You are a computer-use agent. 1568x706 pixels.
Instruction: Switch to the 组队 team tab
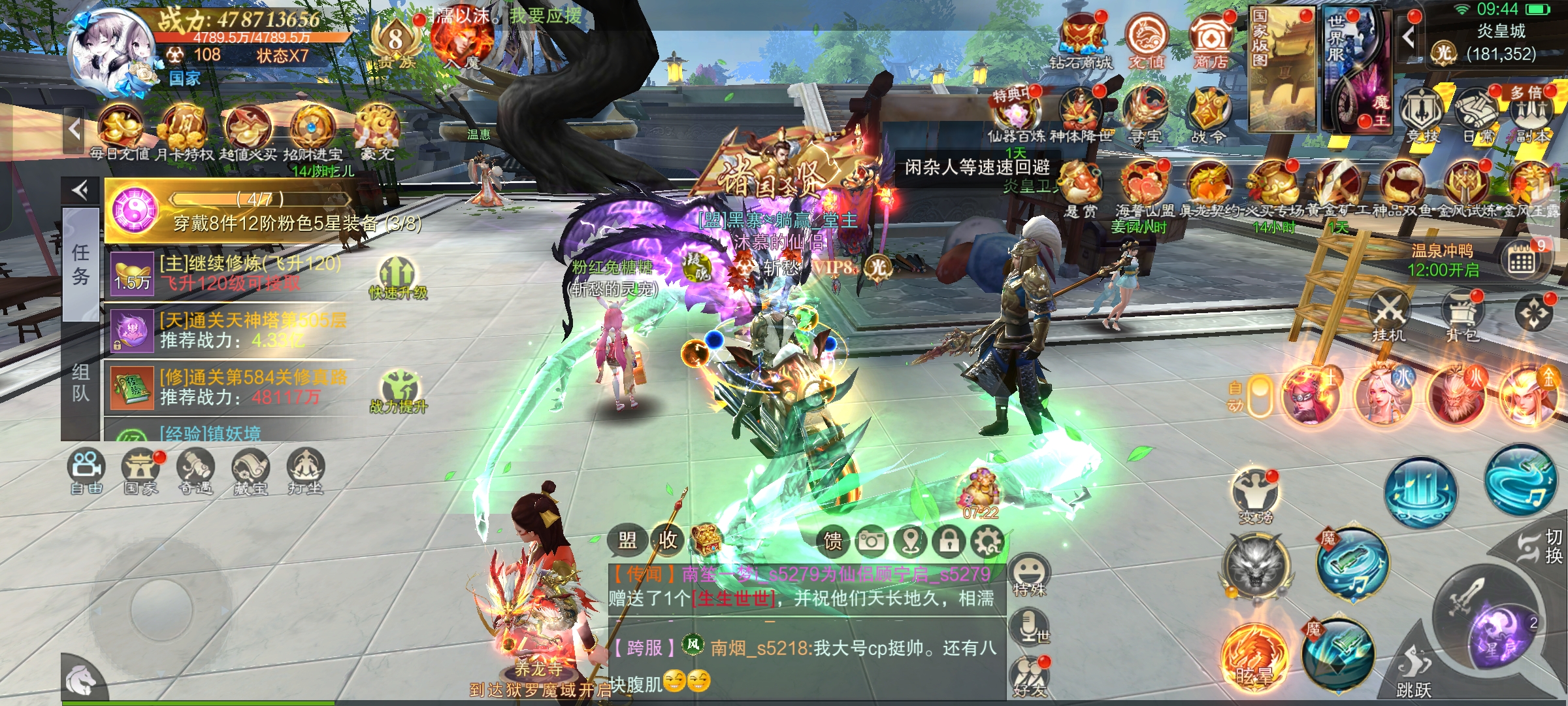point(81,383)
